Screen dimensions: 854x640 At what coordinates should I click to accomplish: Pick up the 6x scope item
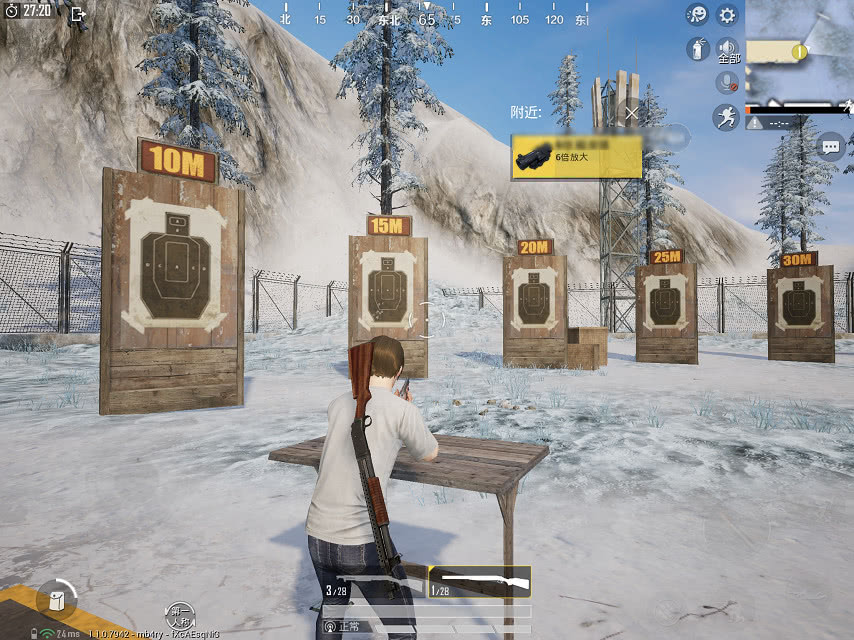(x=576, y=156)
